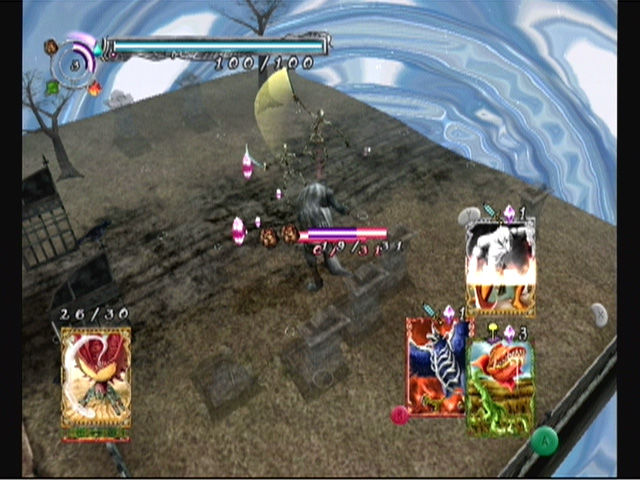Screen dimensions: 640x480
Task: Select the white beast card in hand
Action: [x=500, y=267]
